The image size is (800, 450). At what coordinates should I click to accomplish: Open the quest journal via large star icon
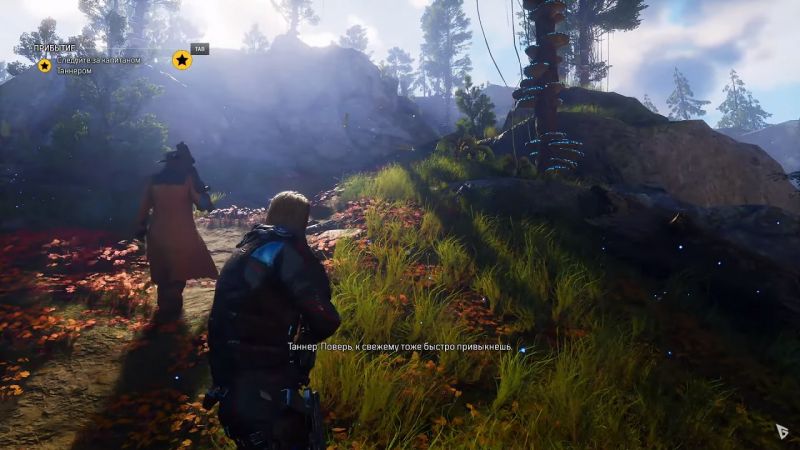[182, 60]
